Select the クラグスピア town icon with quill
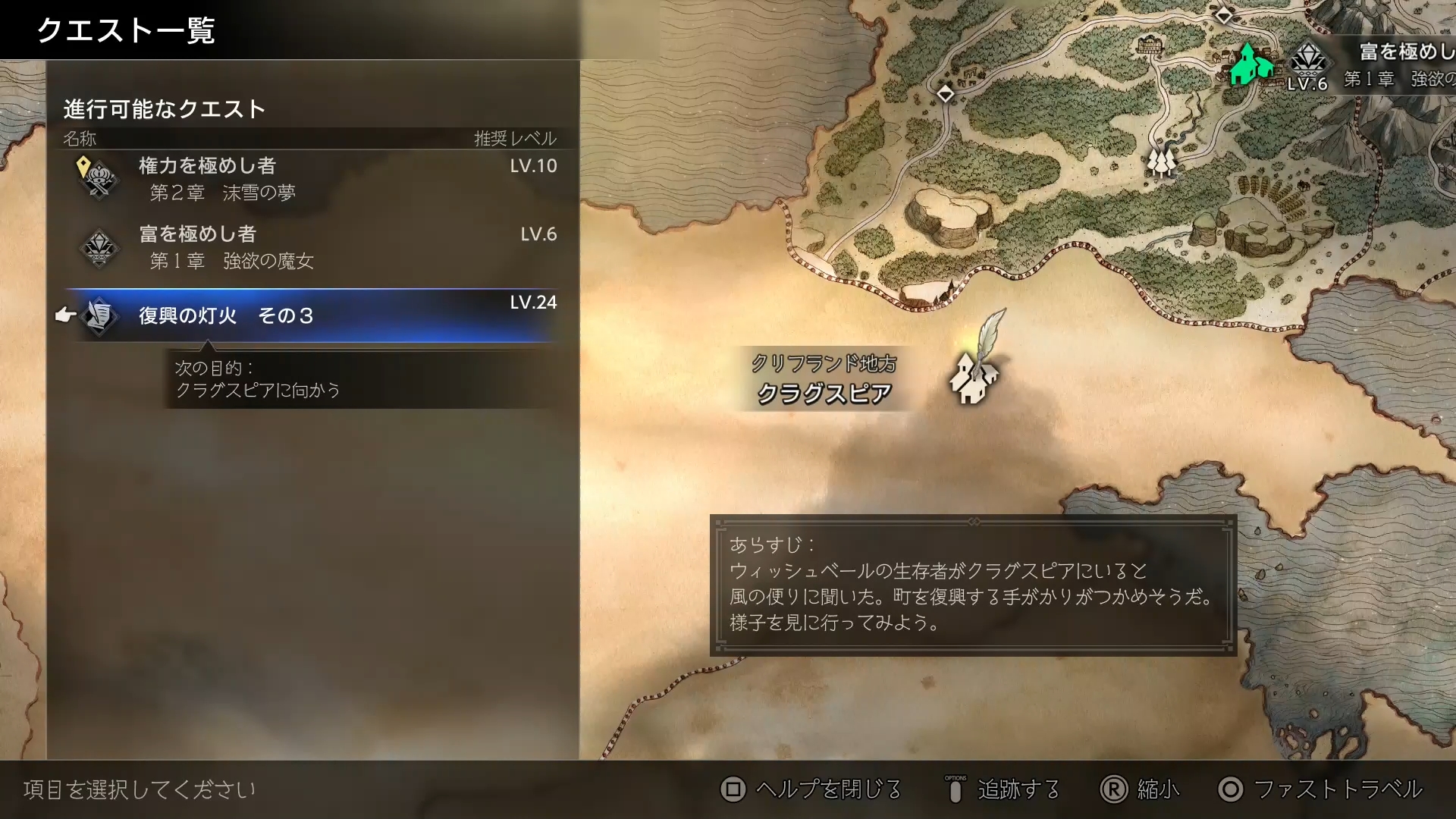The image size is (1456, 819). (x=973, y=379)
